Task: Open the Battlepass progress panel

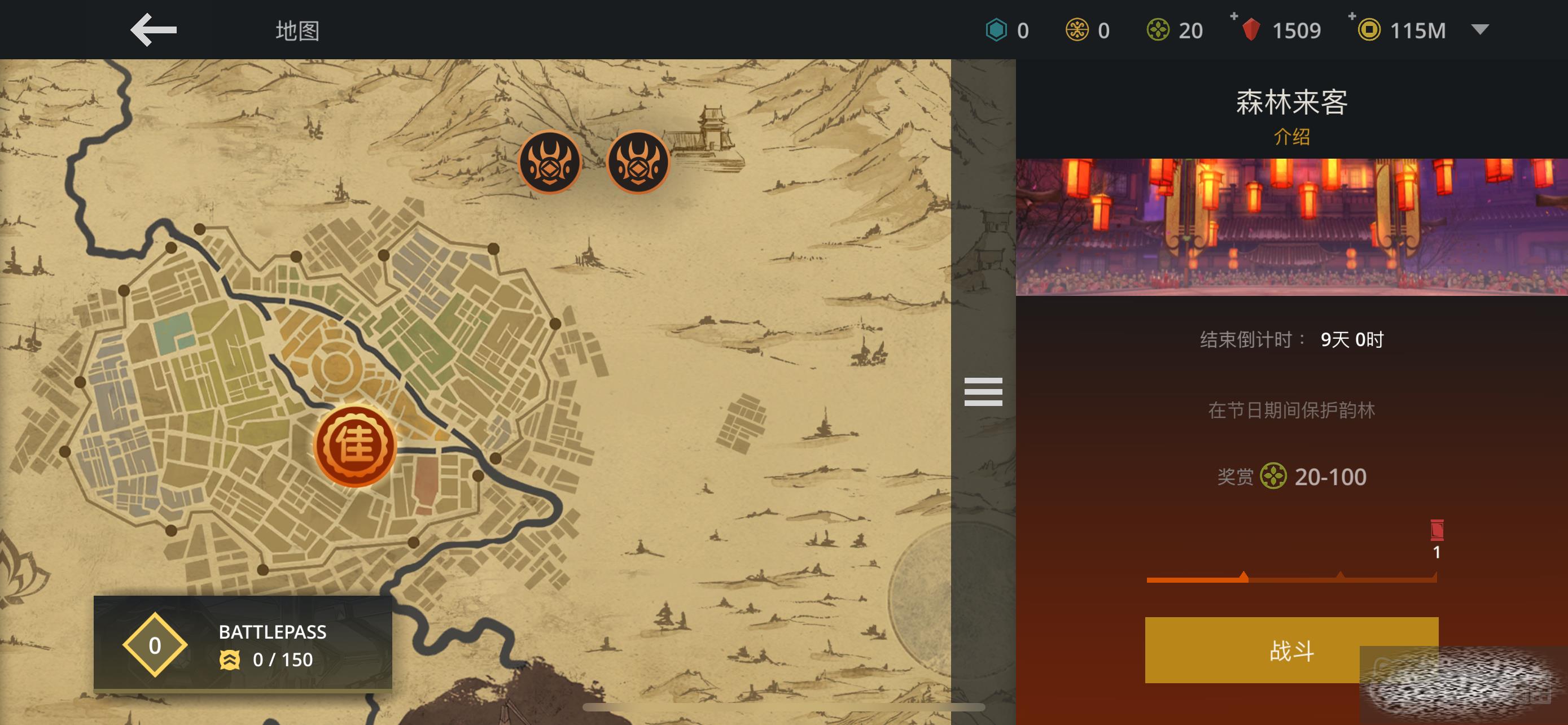Action: coord(243,644)
